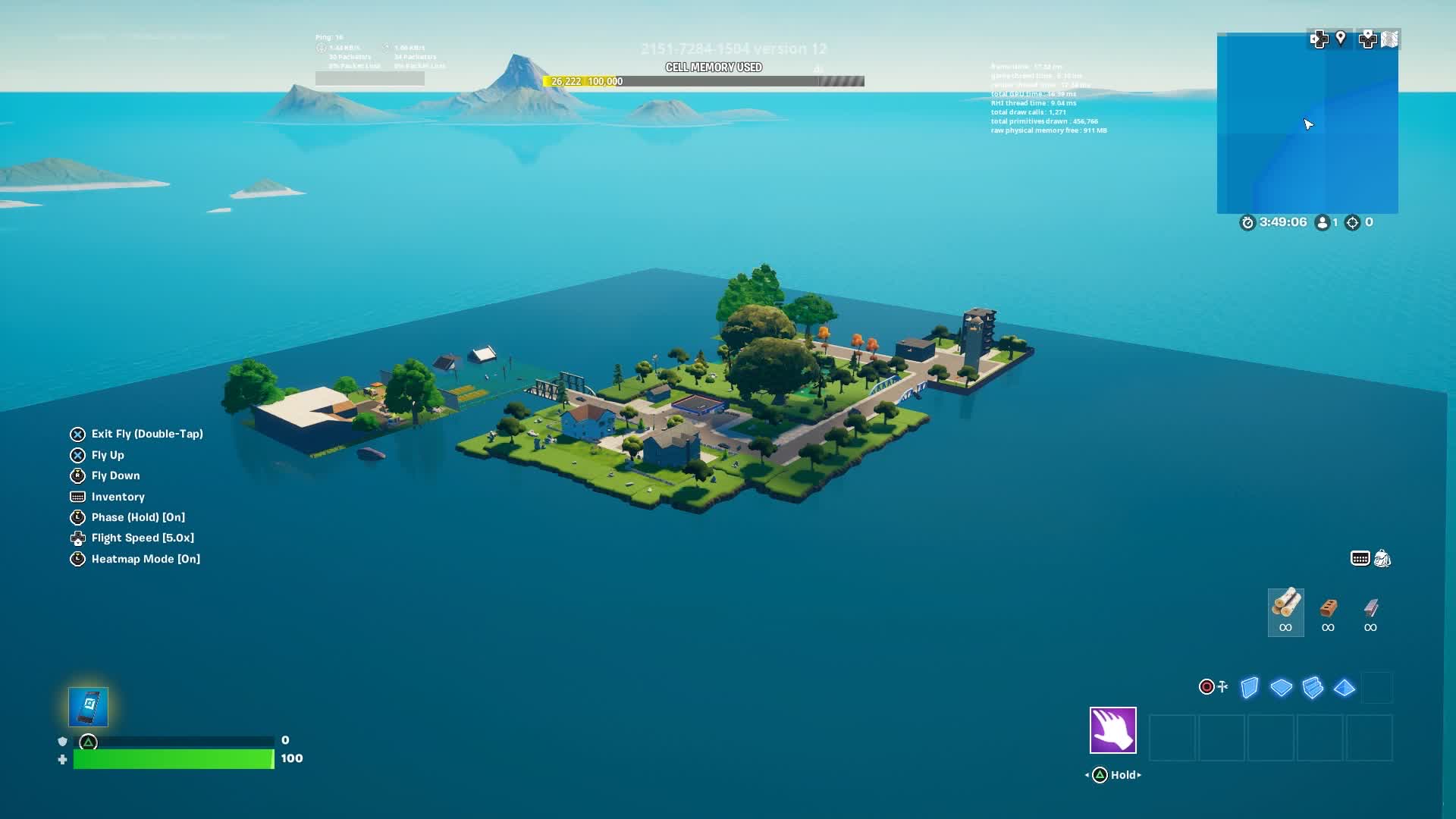Open the backpack inventory icon

[1382, 559]
